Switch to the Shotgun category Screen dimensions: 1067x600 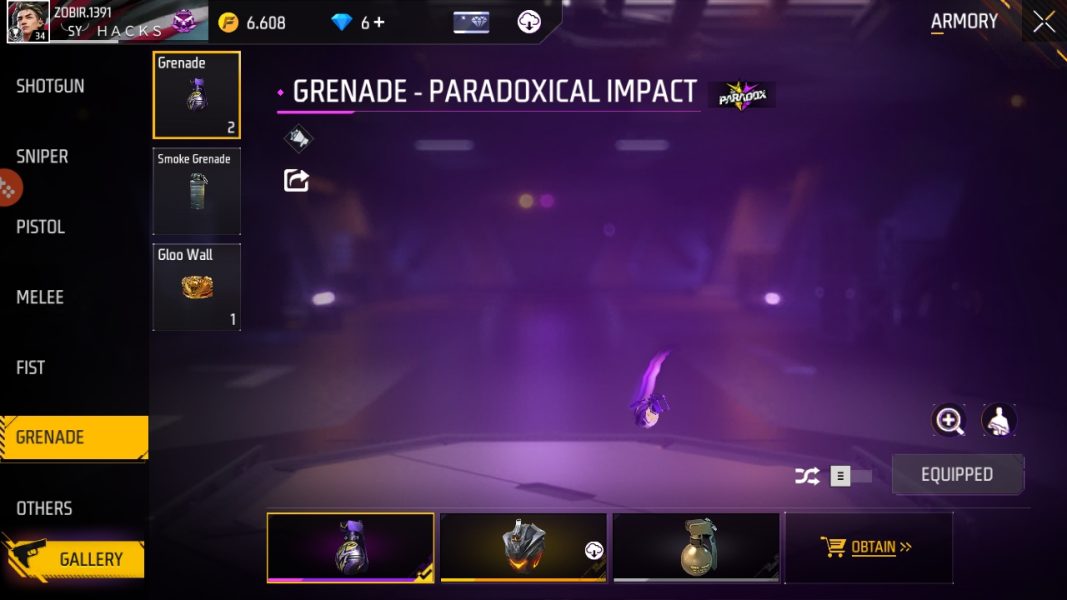pos(50,87)
